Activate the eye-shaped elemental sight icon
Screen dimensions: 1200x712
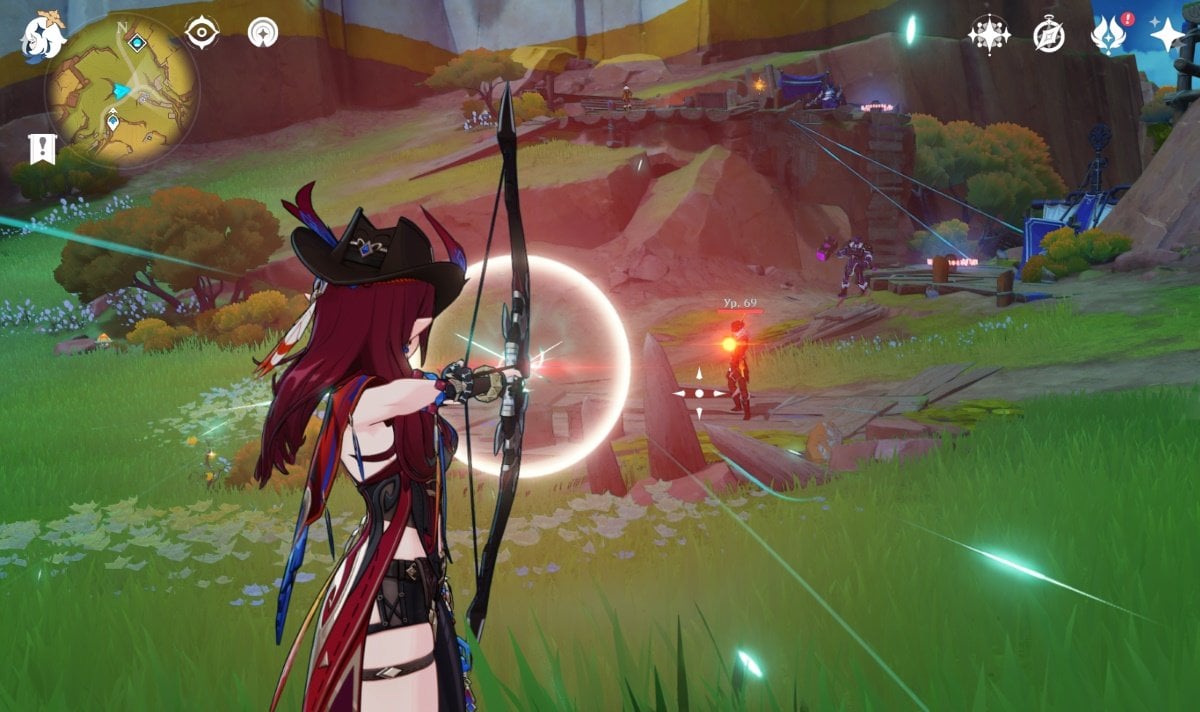click(201, 33)
